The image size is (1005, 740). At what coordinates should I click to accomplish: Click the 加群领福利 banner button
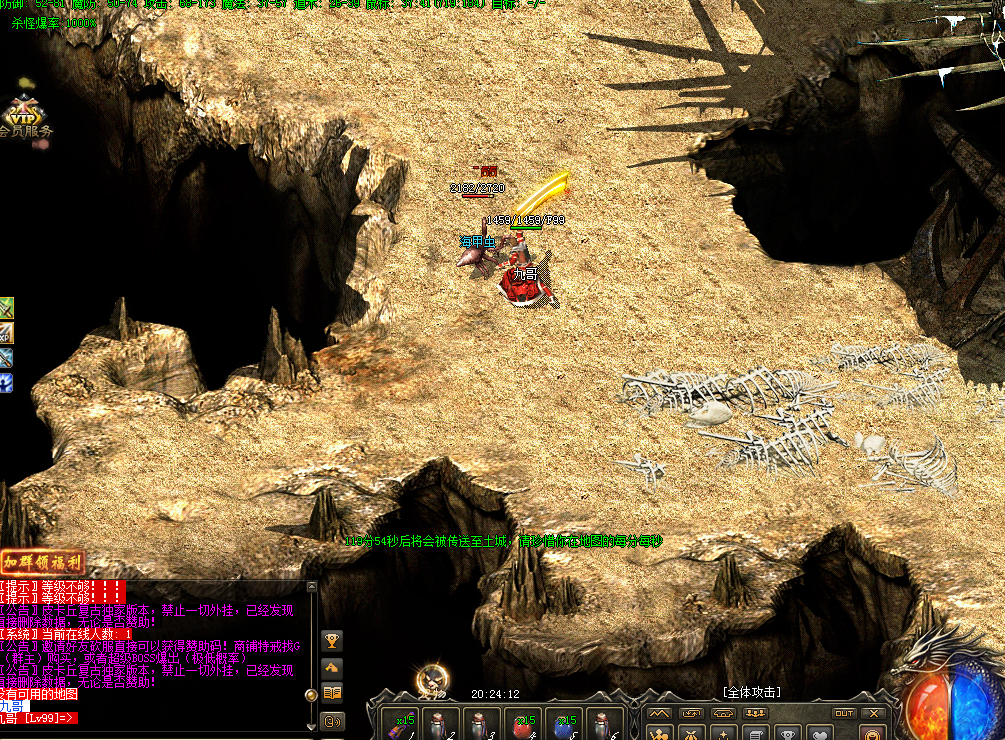pyautogui.click(x=42, y=562)
